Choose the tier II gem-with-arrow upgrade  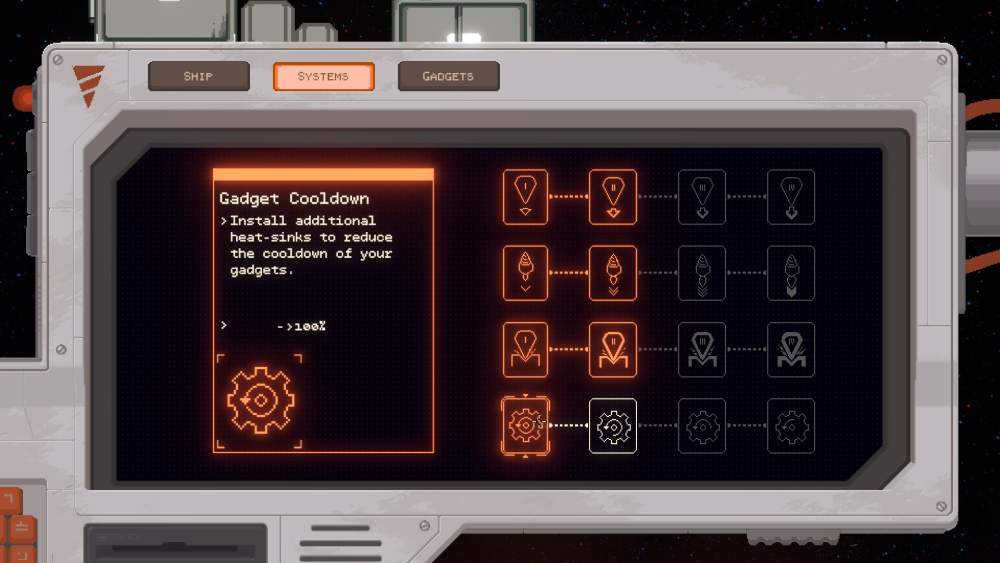coord(613,197)
